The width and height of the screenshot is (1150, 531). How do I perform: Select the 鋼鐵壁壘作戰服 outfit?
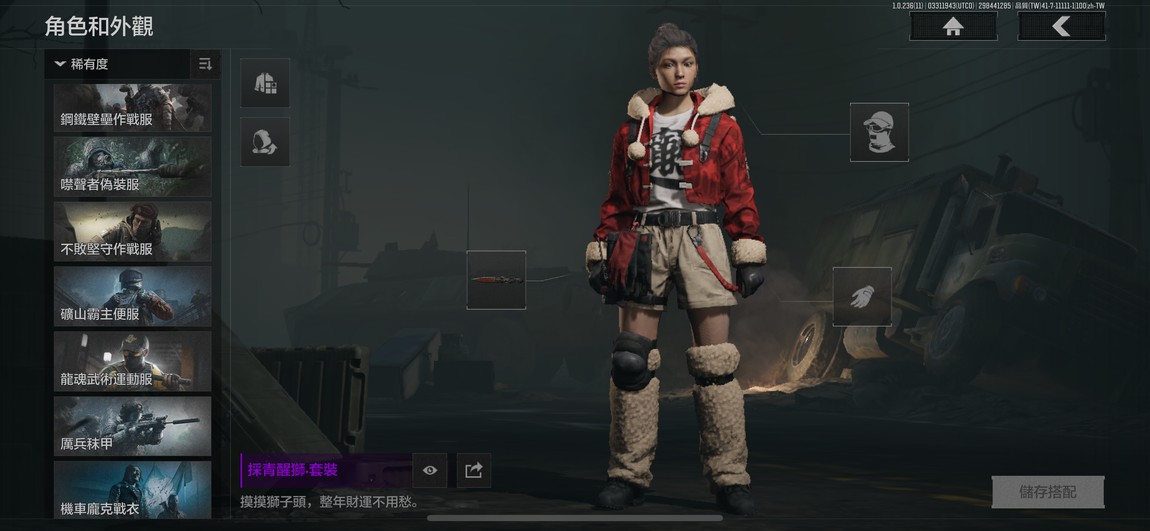coord(132,107)
